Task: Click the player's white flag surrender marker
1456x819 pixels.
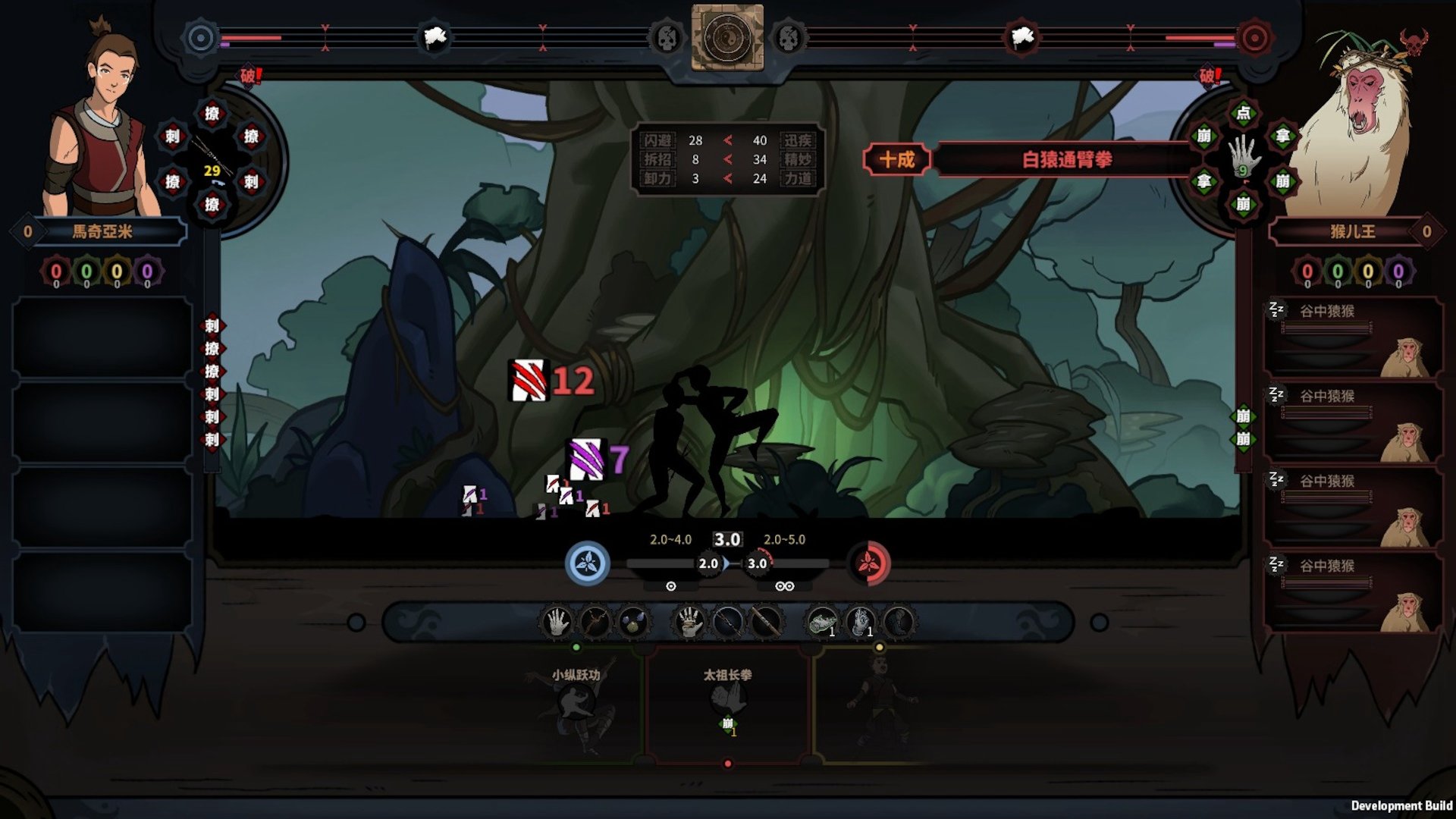Action: 435,37
